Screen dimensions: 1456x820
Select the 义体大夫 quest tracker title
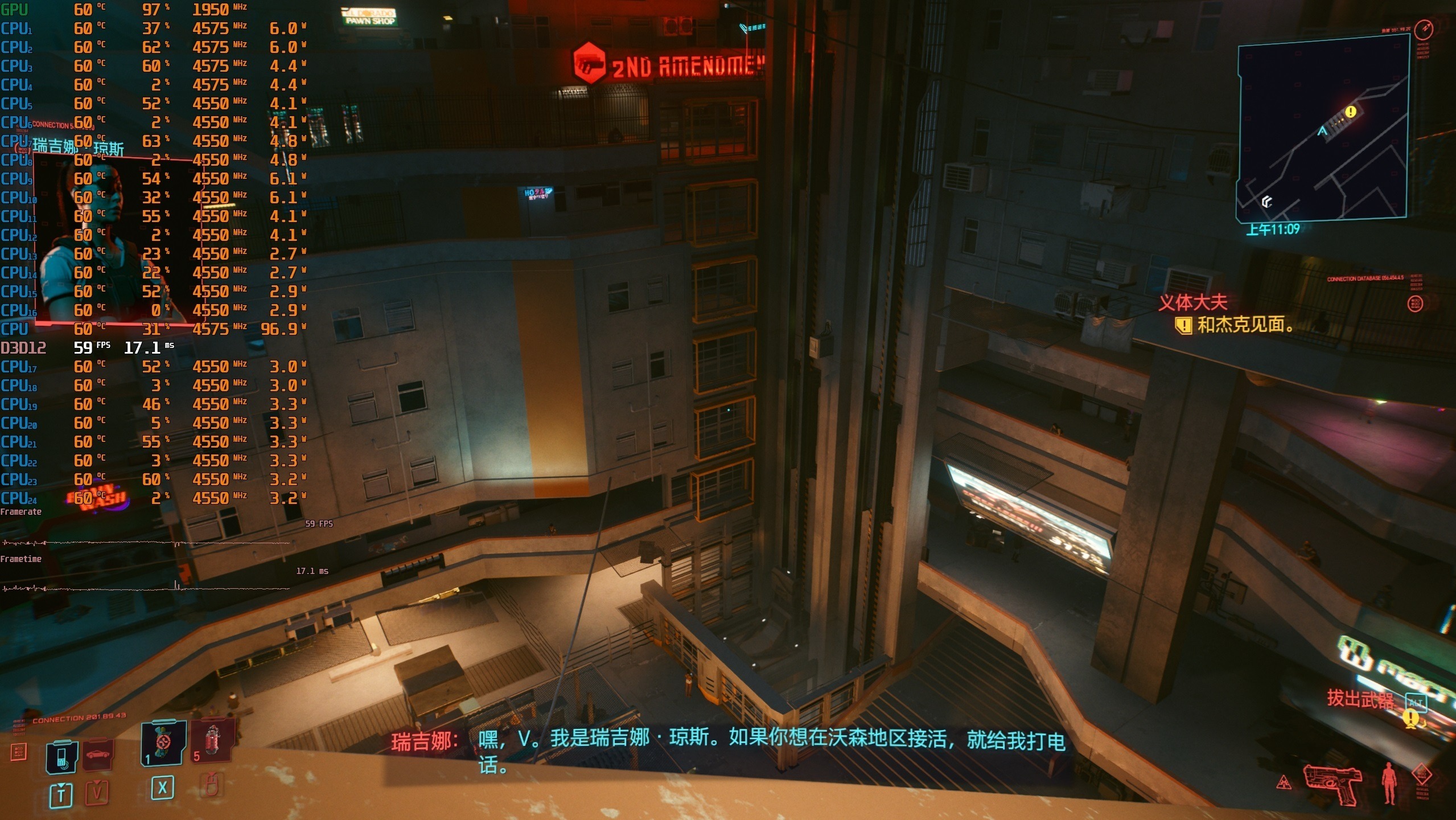click(x=1192, y=302)
